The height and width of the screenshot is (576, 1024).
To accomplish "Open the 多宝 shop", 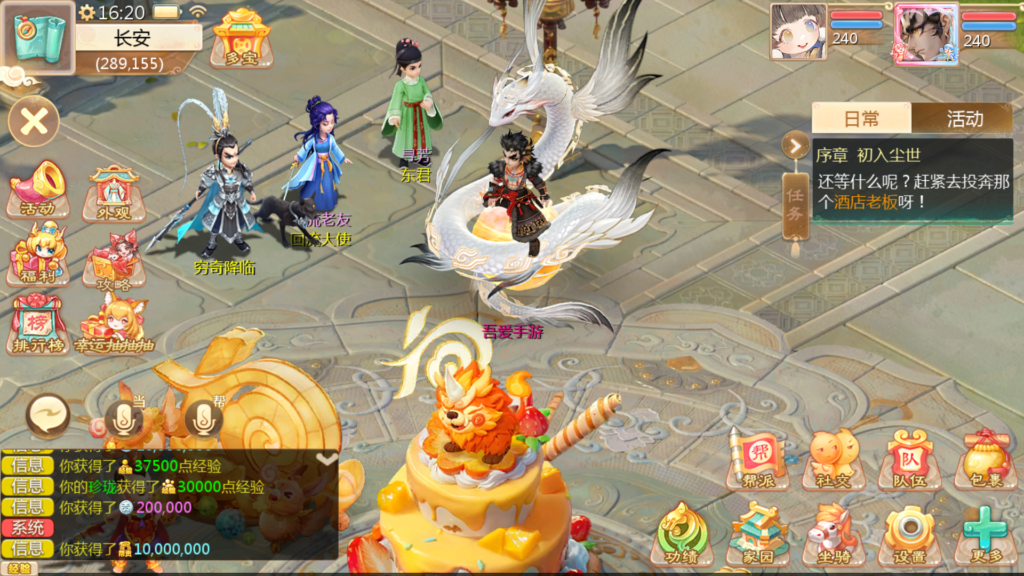I will coord(241,38).
